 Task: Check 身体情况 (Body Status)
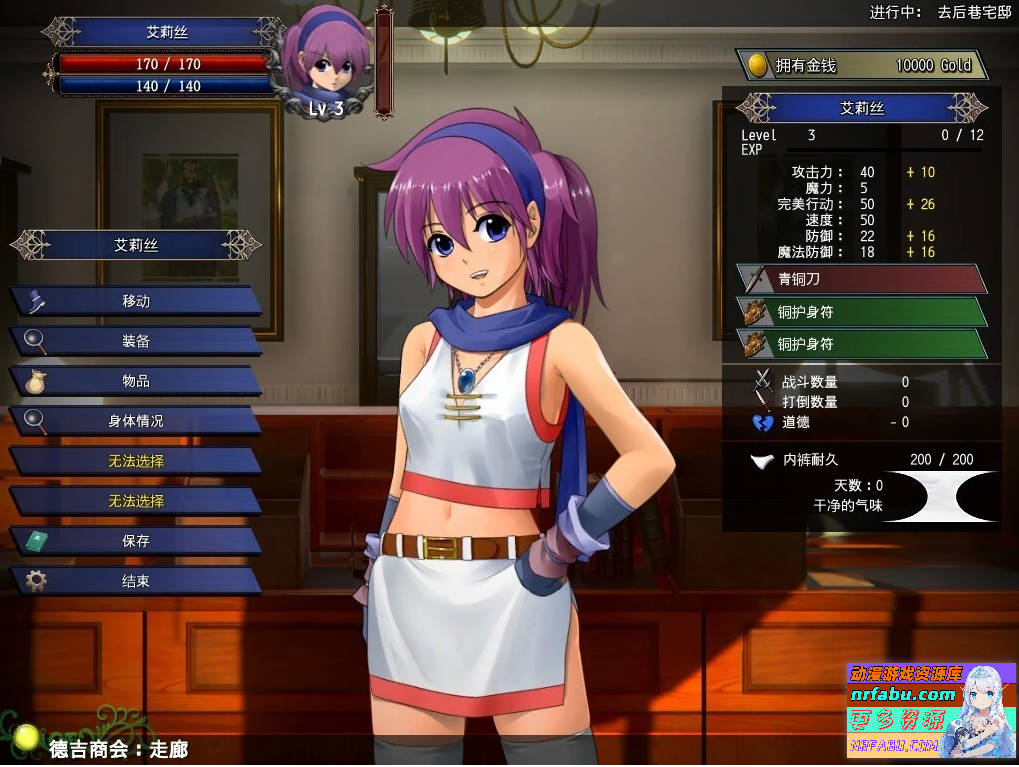(136, 421)
